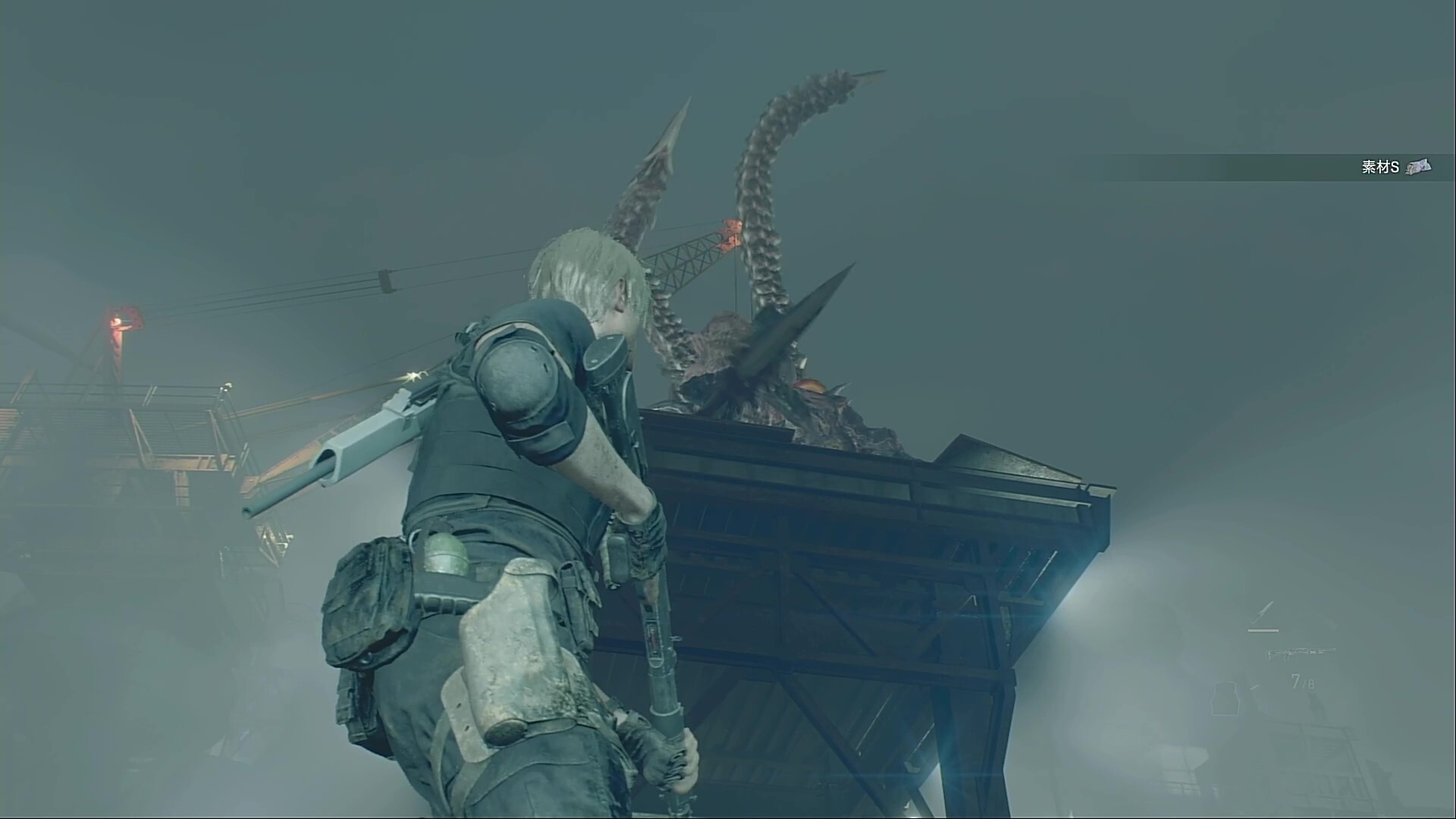Click the Material S item icon in the notification
The image size is (1456, 819).
[x=1419, y=167]
